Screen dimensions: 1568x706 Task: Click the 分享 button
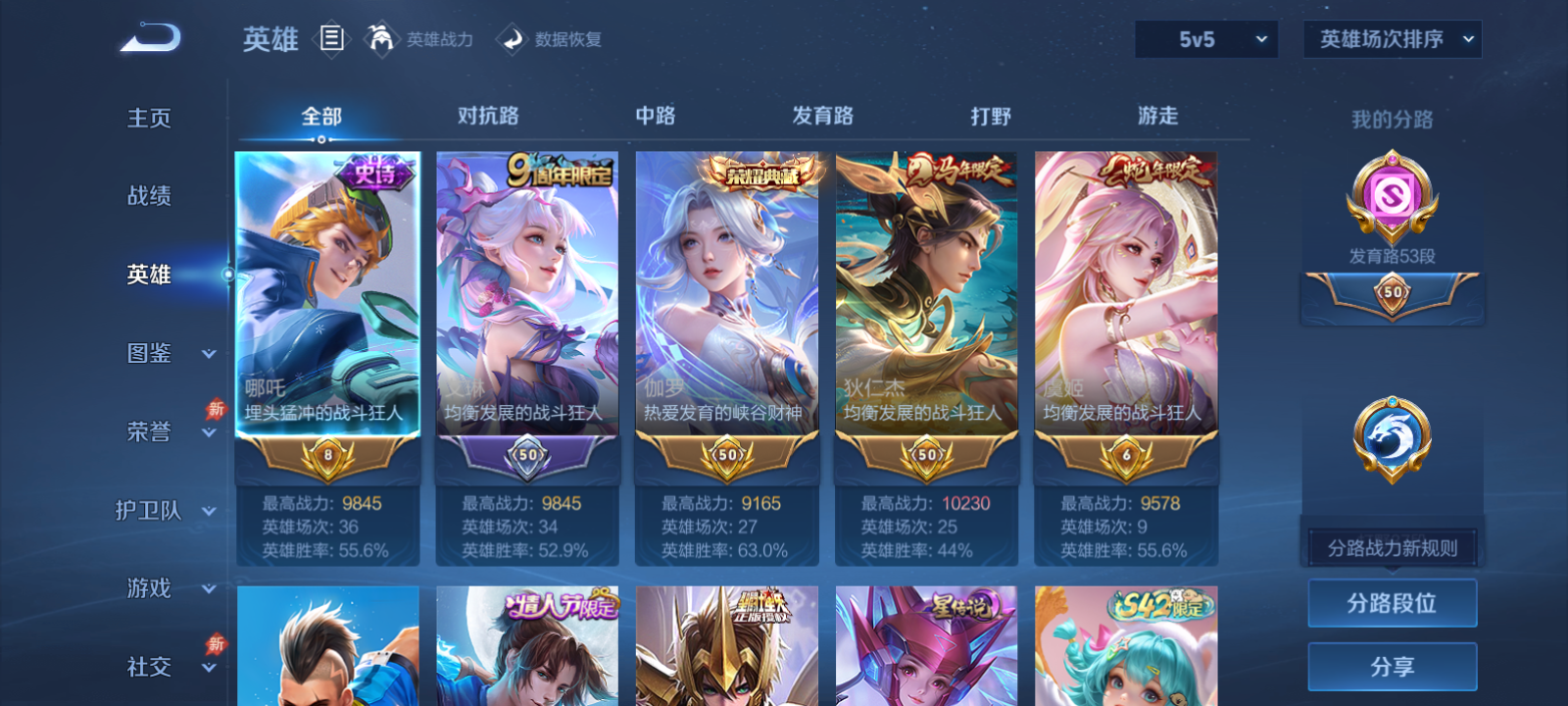point(1393,665)
